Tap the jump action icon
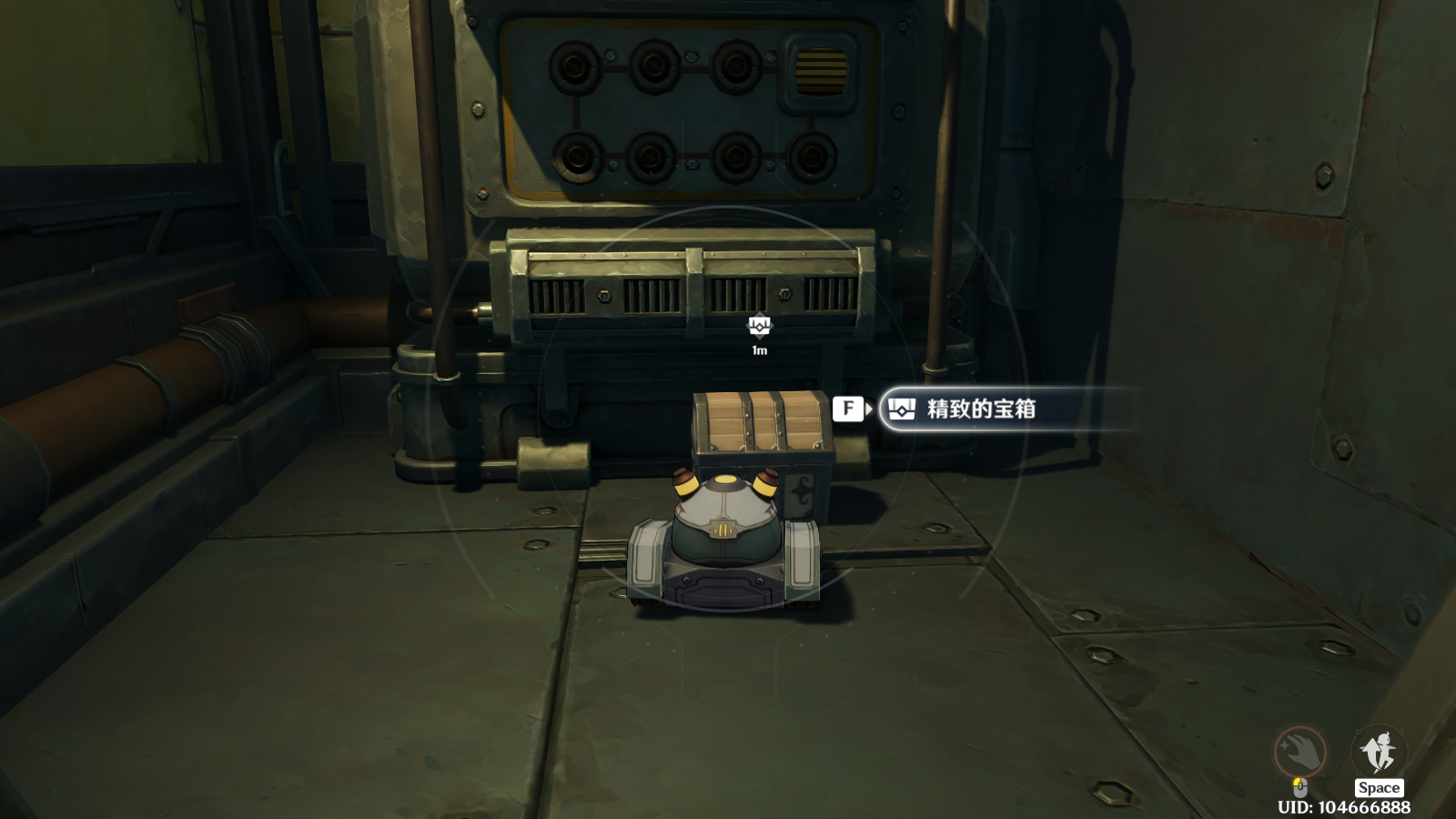This screenshot has width=1456, height=819. click(1379, 752)
